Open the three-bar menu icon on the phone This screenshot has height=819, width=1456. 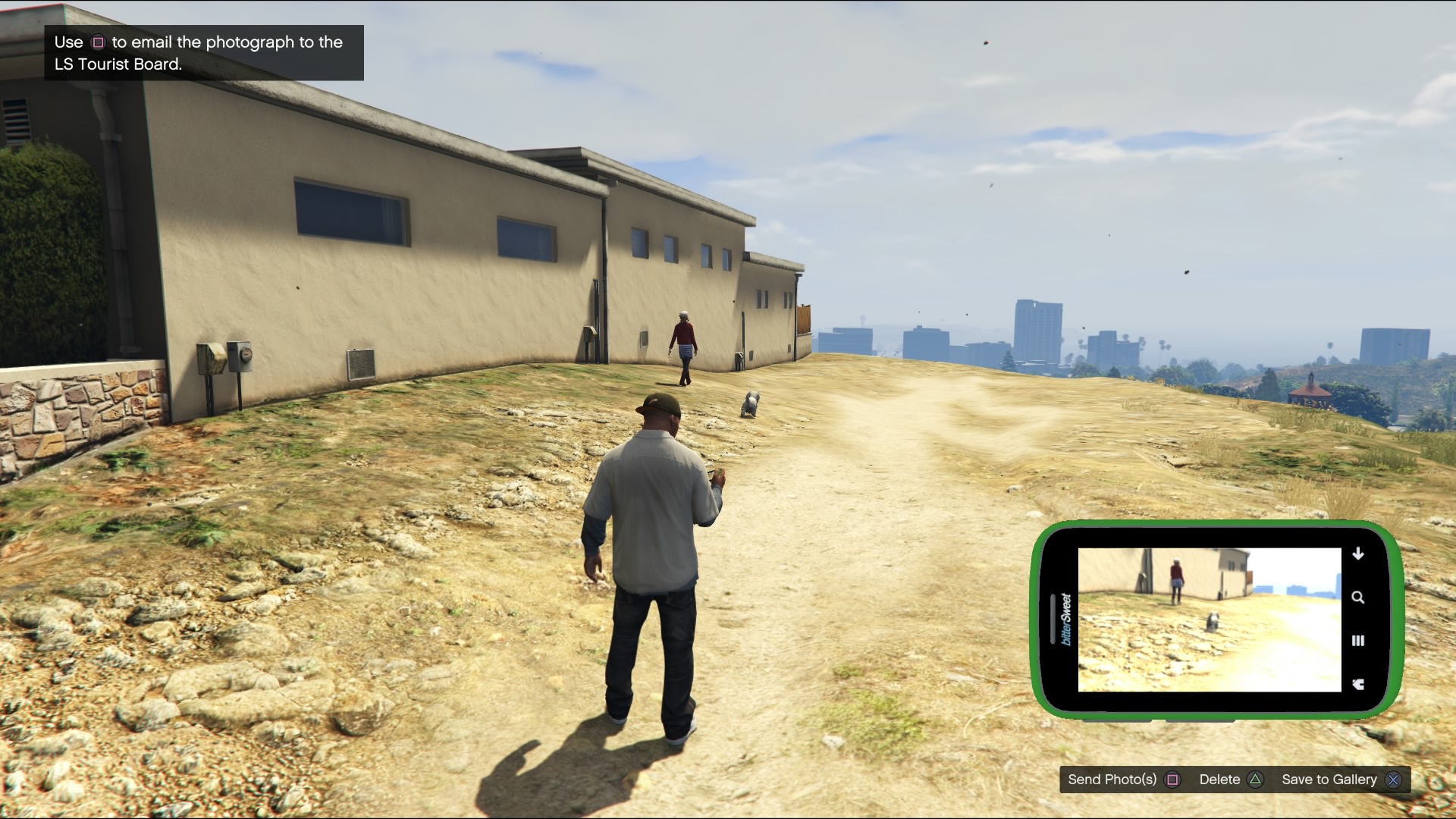coord(1357,641)
